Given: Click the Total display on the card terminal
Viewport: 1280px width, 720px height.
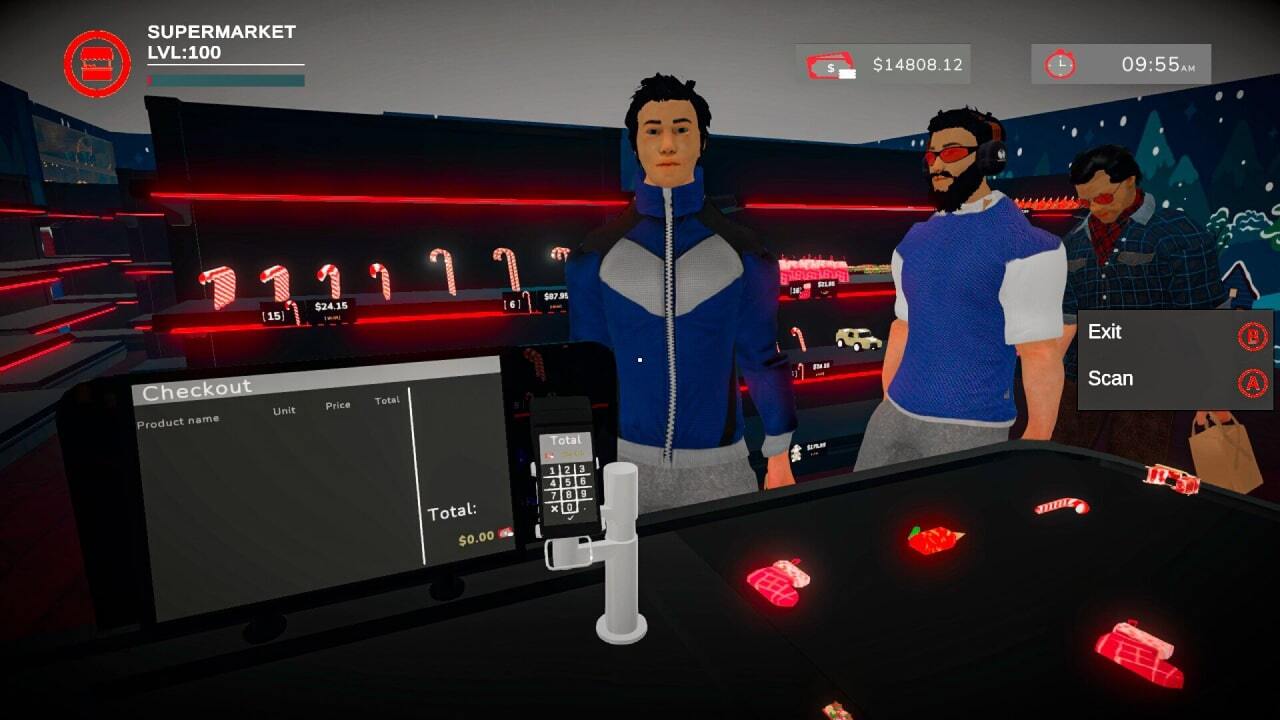Looking at the screenshot, I should (x=567, y=442).
